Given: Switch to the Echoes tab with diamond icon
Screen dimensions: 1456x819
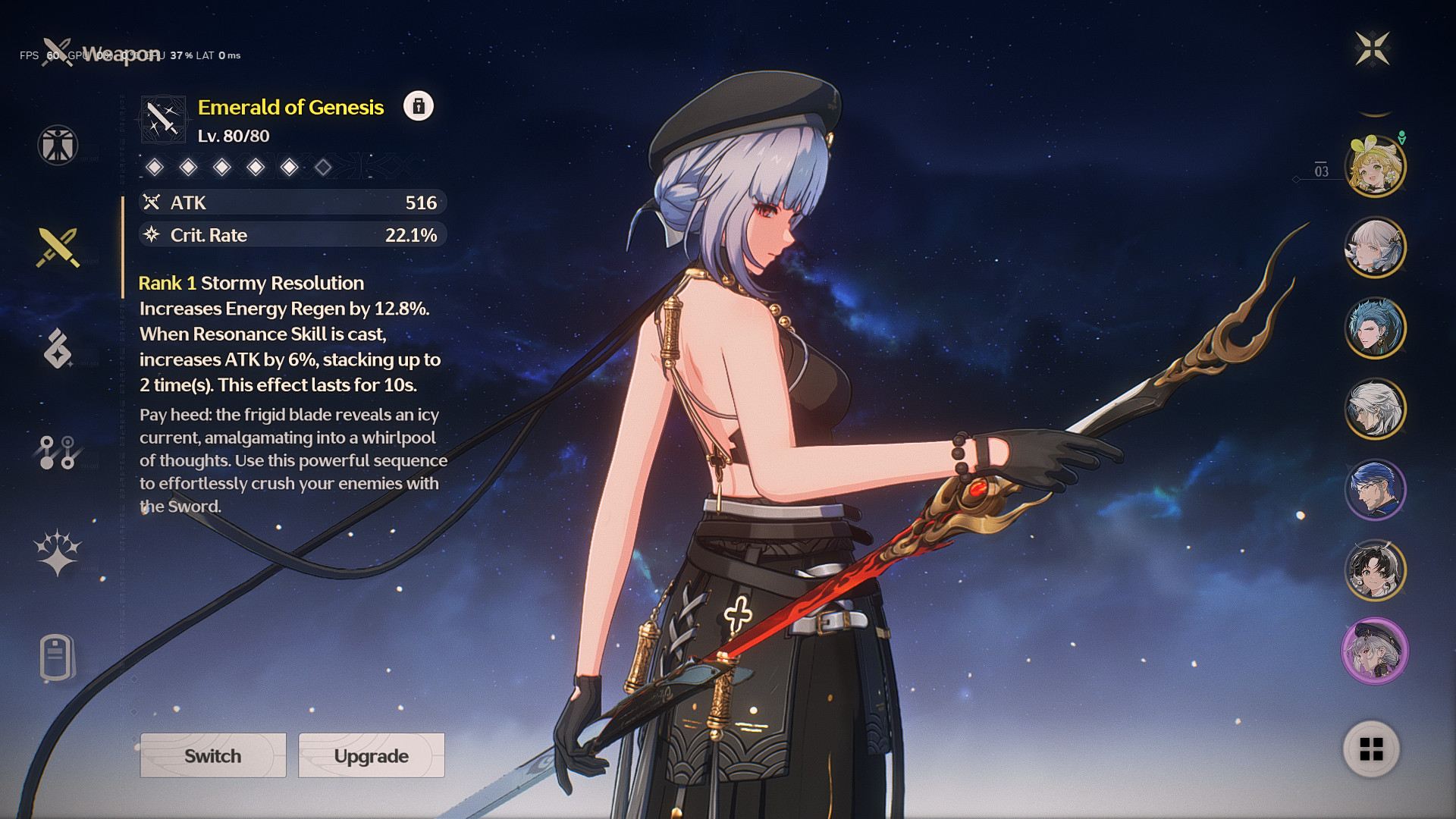Looking at the screenshot, I should click(x=58, y=349).
